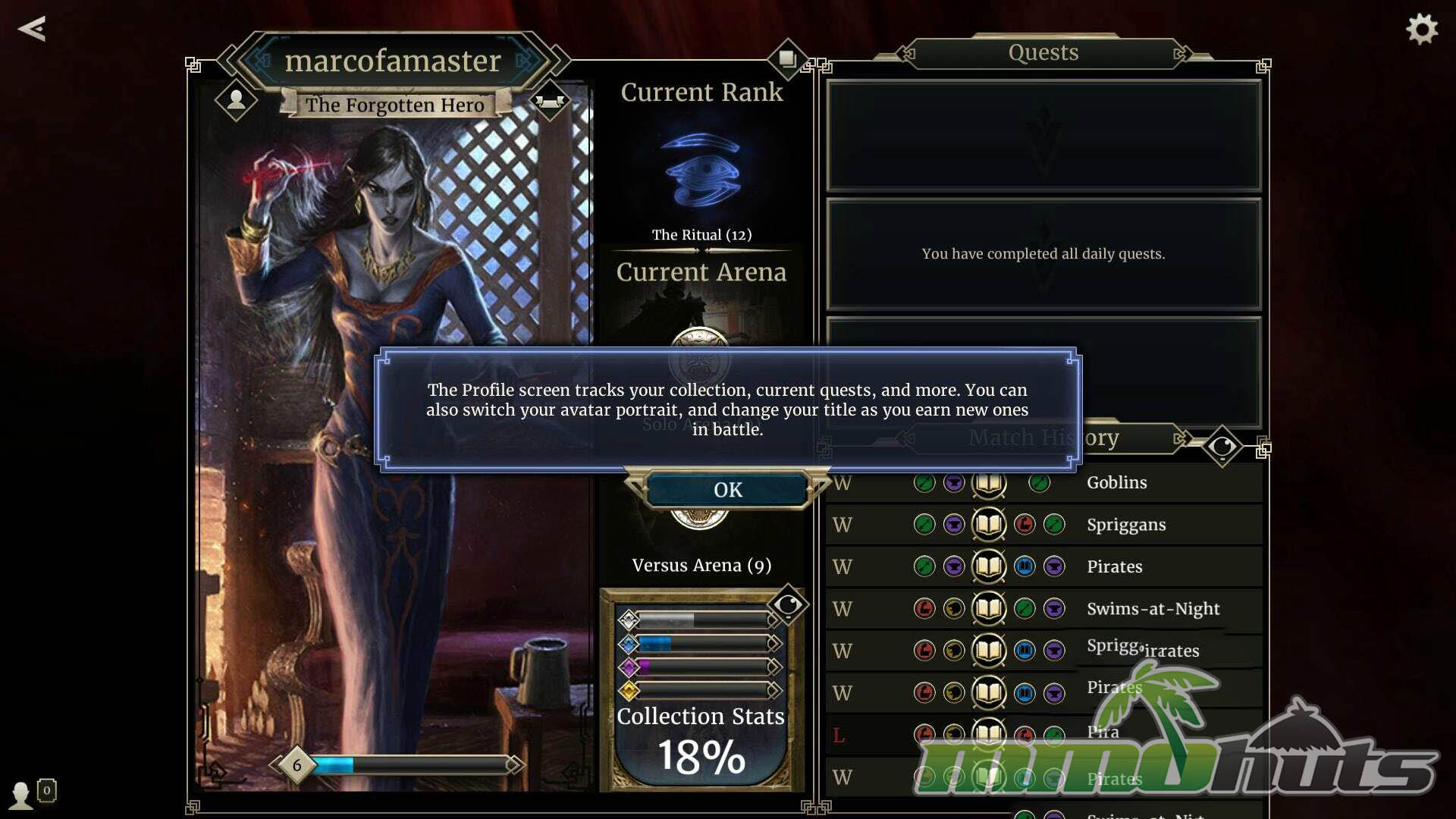The height and width of the screenshot is (819, 1456).
Task: Confirm the profile tutorial with OK
Action: (x=727, y=490)
